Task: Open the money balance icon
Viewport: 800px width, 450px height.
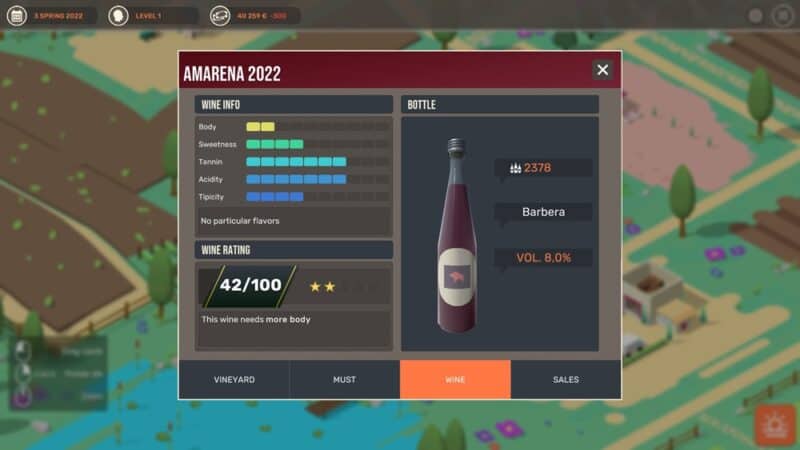Action: 220,16
